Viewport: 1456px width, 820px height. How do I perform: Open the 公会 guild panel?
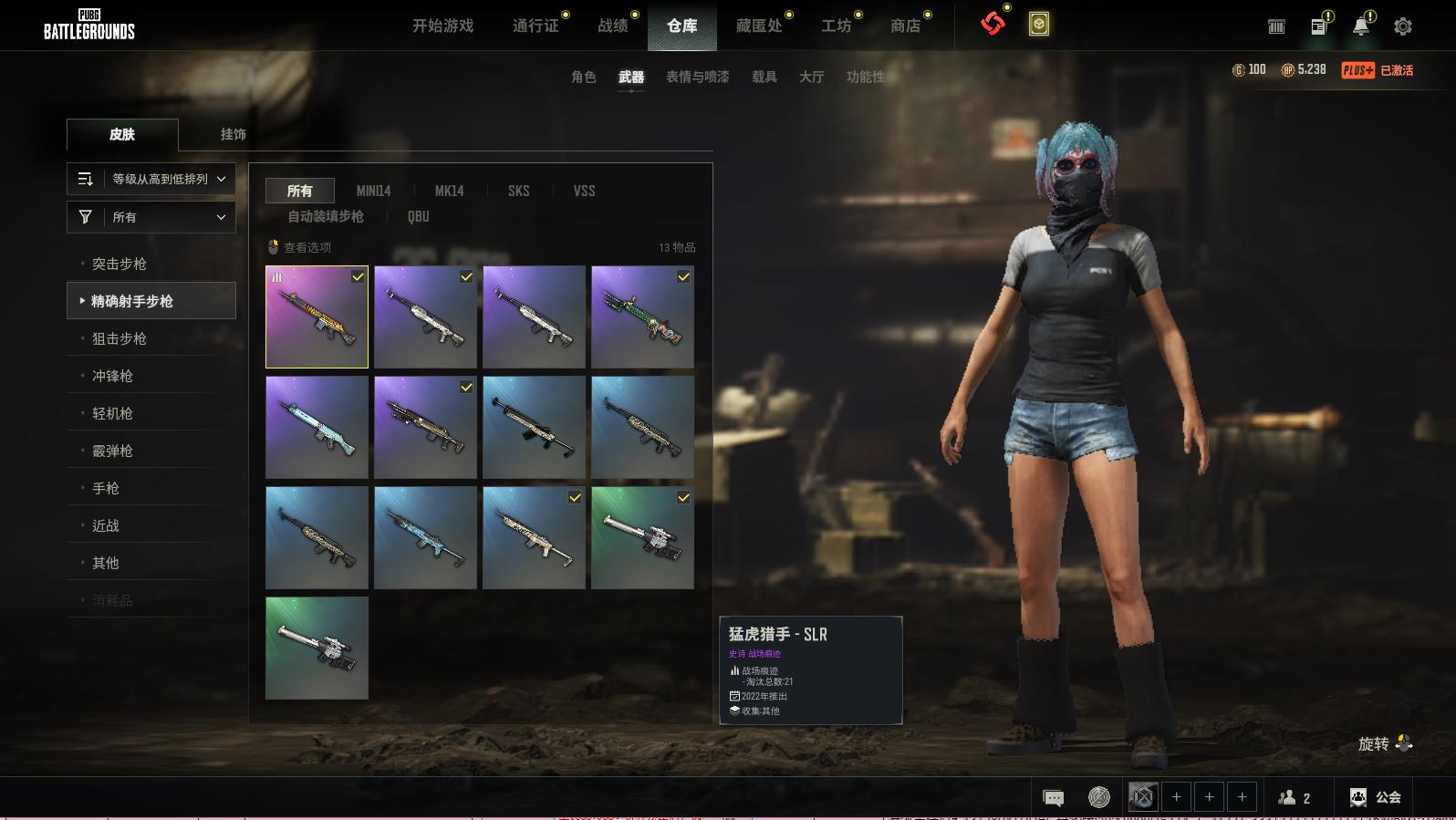(1376, 797)
